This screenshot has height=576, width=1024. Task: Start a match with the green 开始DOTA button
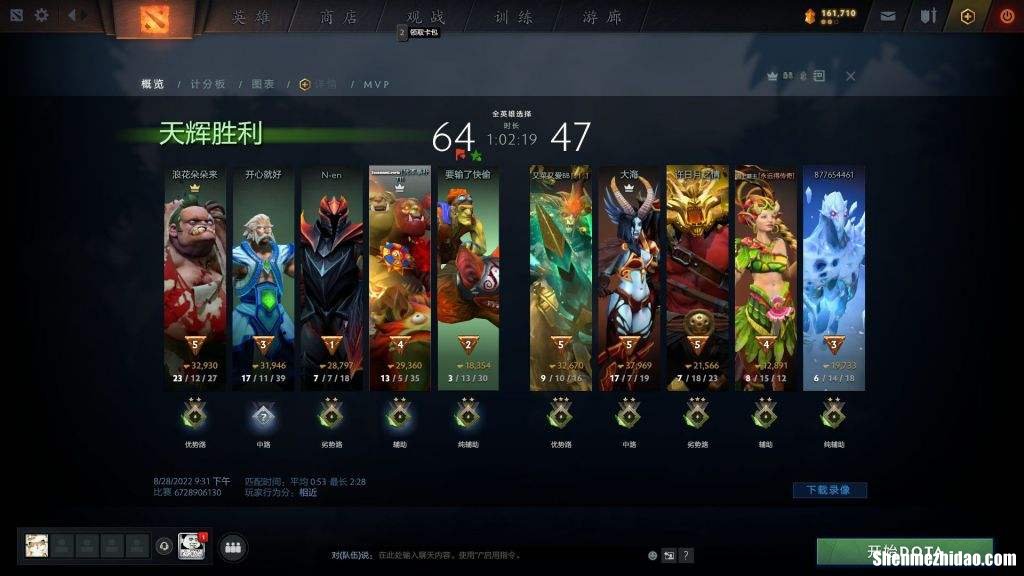[x=904, y=553]
